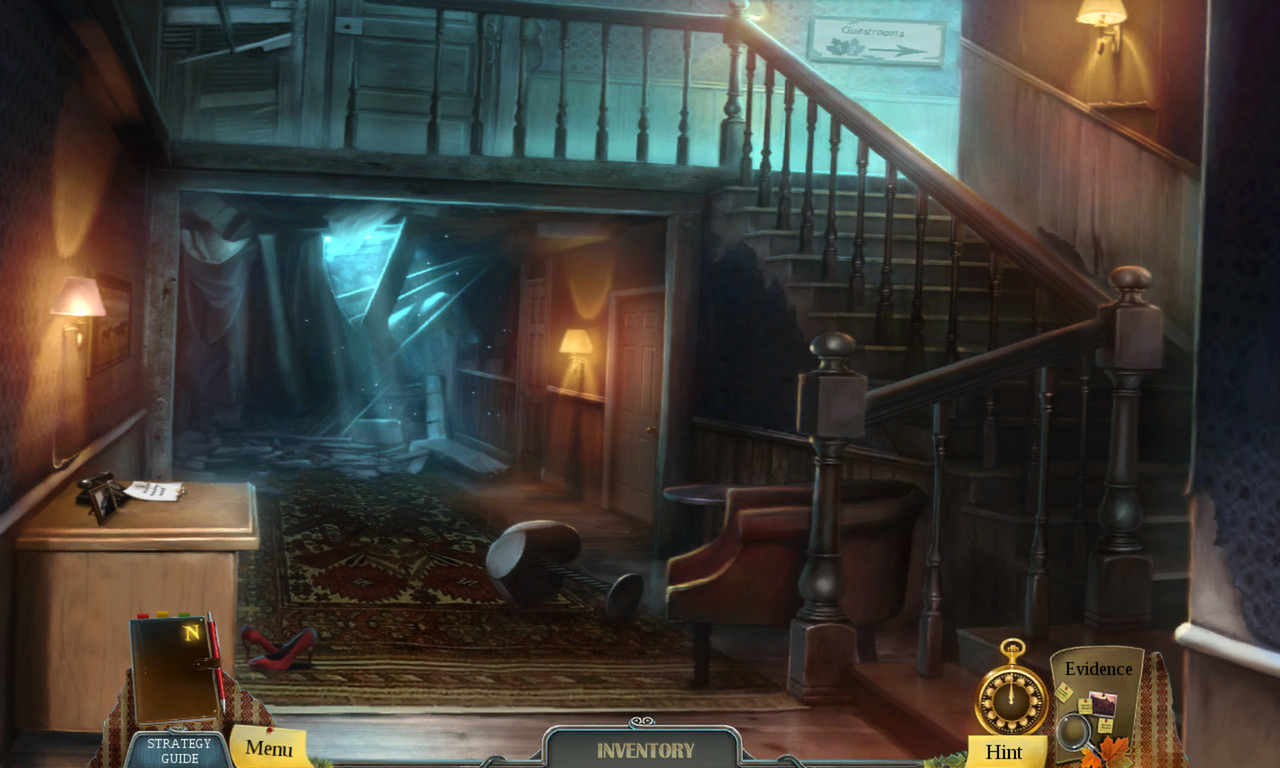Click the Hint label on the sticky note
Screen dimensions: 1280x768
click(1004, 752)
